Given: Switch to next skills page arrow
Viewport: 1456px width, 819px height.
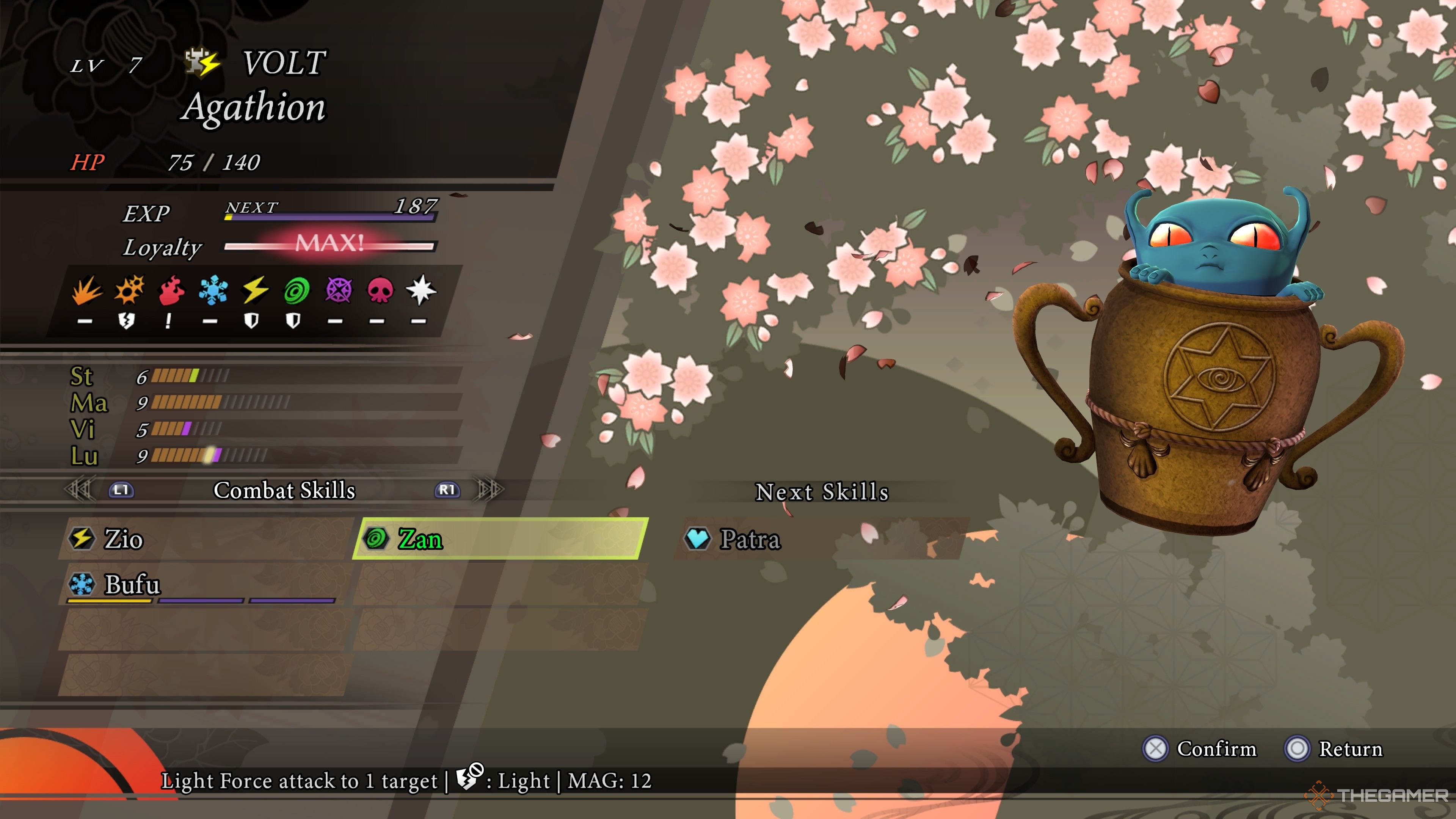Looking at the screenshot, I should click(x=490, y=490).
